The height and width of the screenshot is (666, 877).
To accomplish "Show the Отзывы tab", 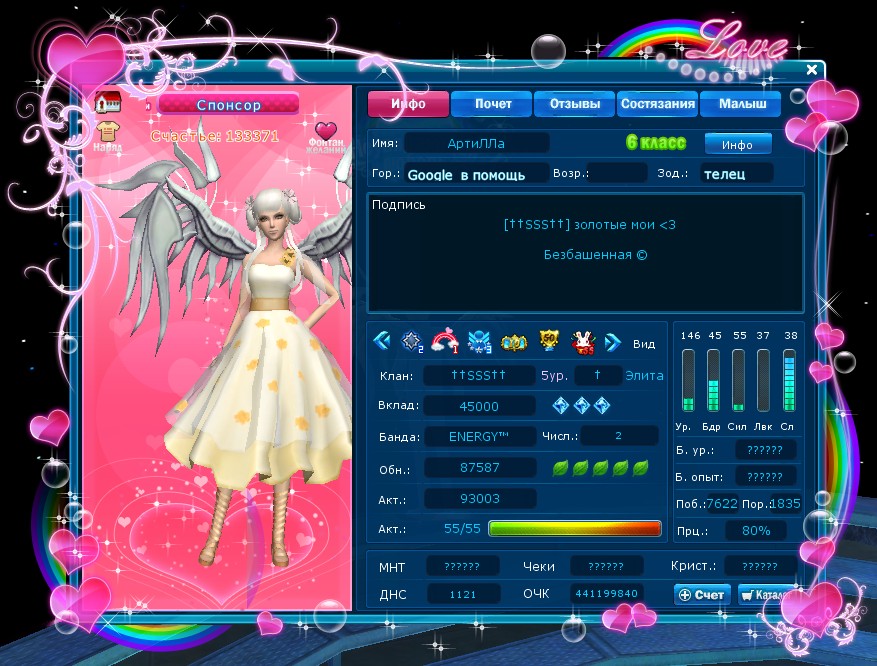I will [574, 104].
